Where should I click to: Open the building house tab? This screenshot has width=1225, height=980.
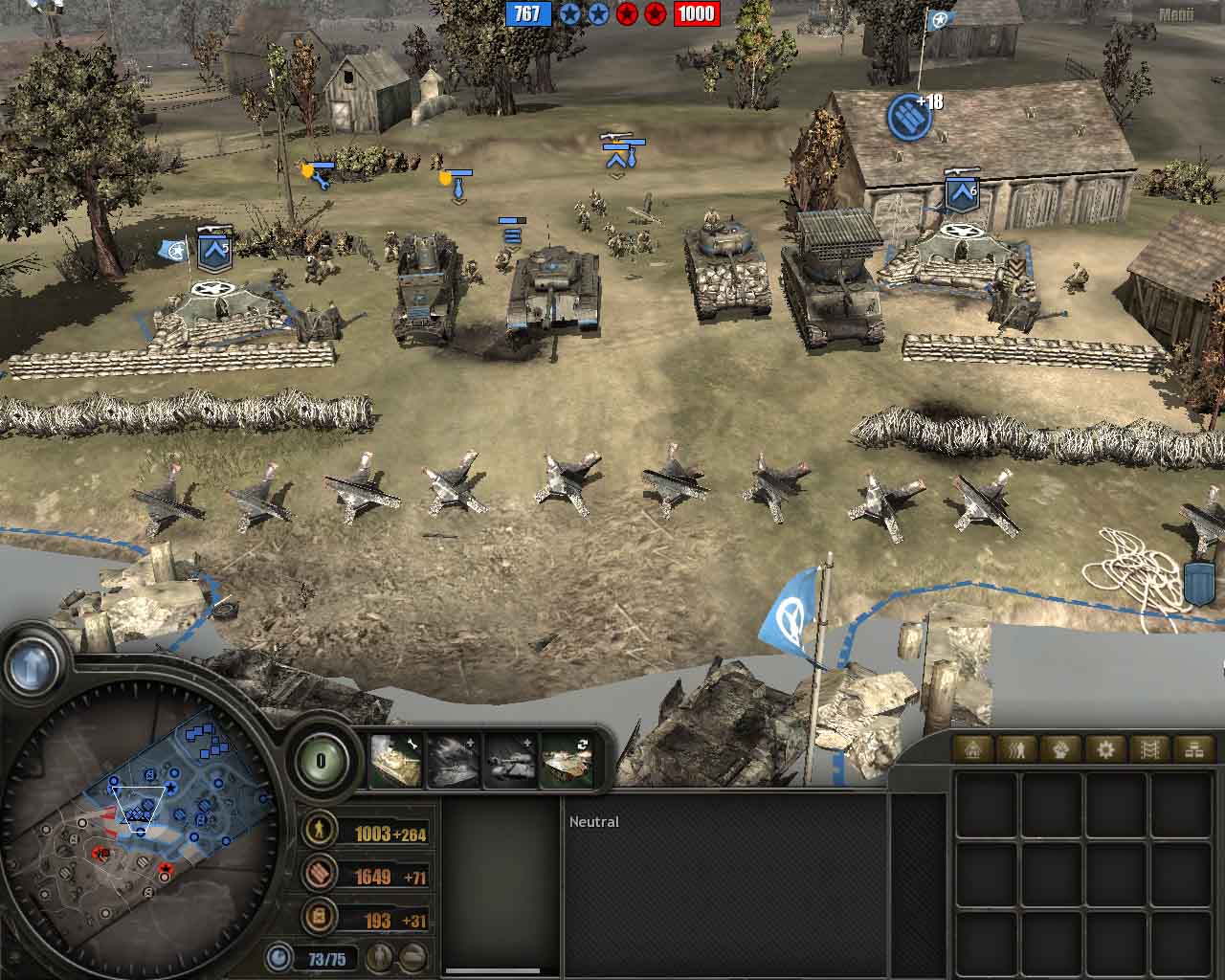coord(974,749)
